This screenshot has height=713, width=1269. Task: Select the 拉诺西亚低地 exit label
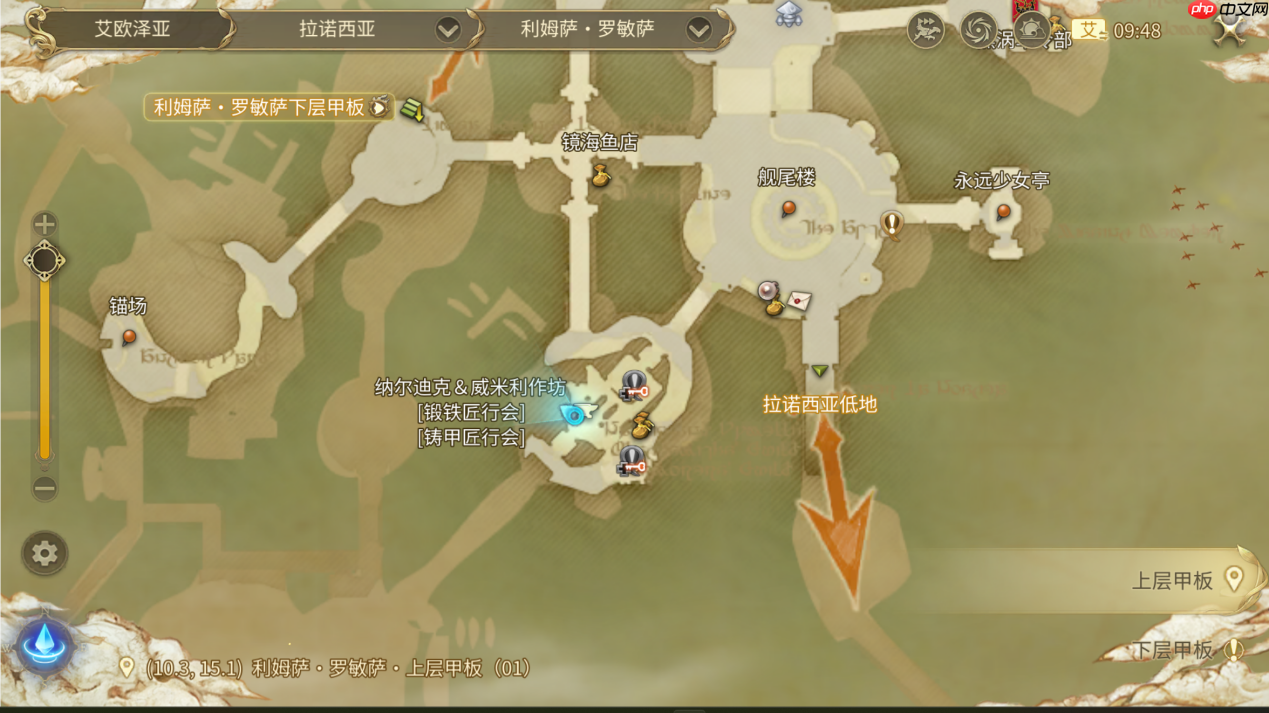point(819,404)
